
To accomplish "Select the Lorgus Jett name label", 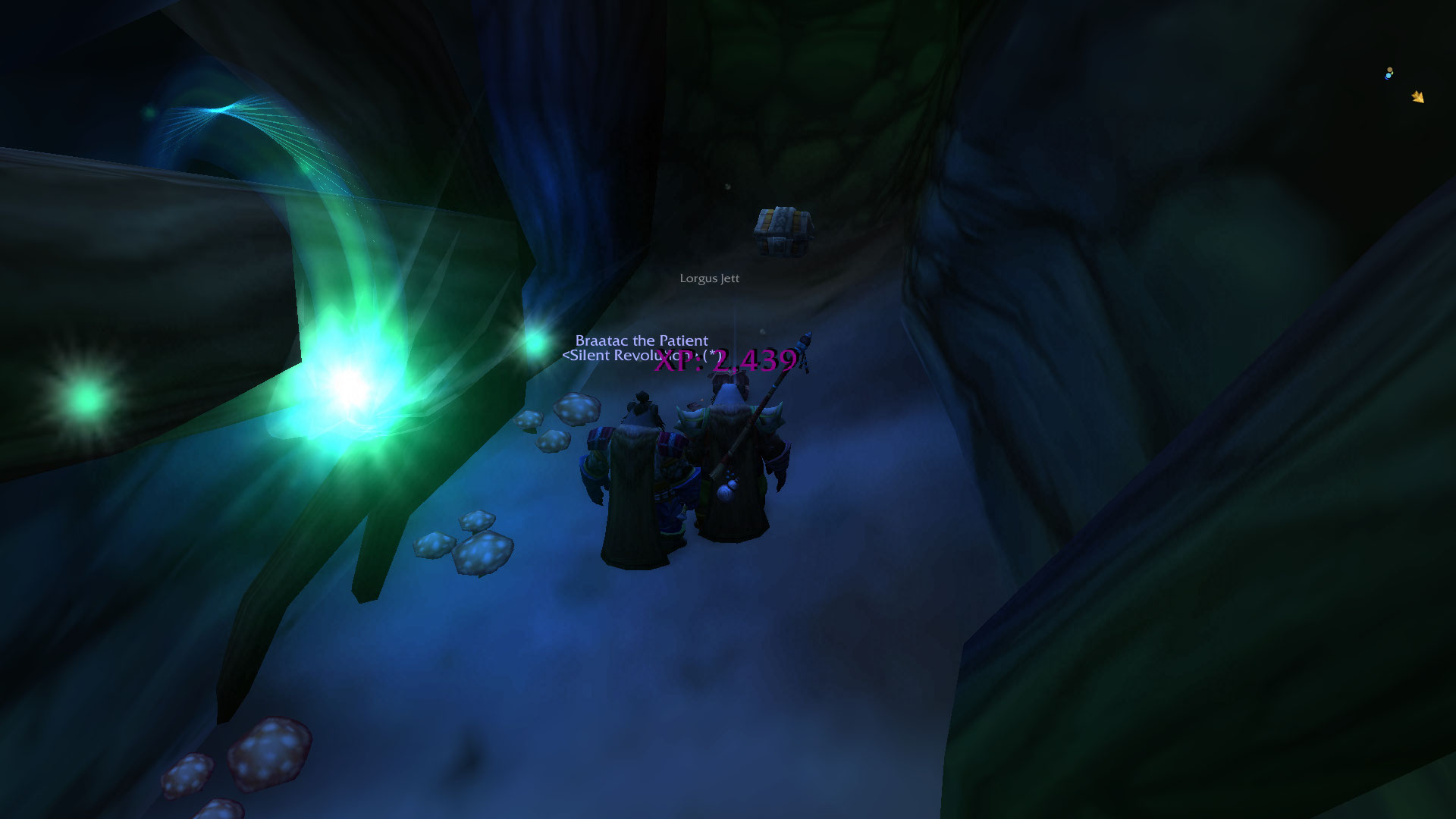I will 709,278.
